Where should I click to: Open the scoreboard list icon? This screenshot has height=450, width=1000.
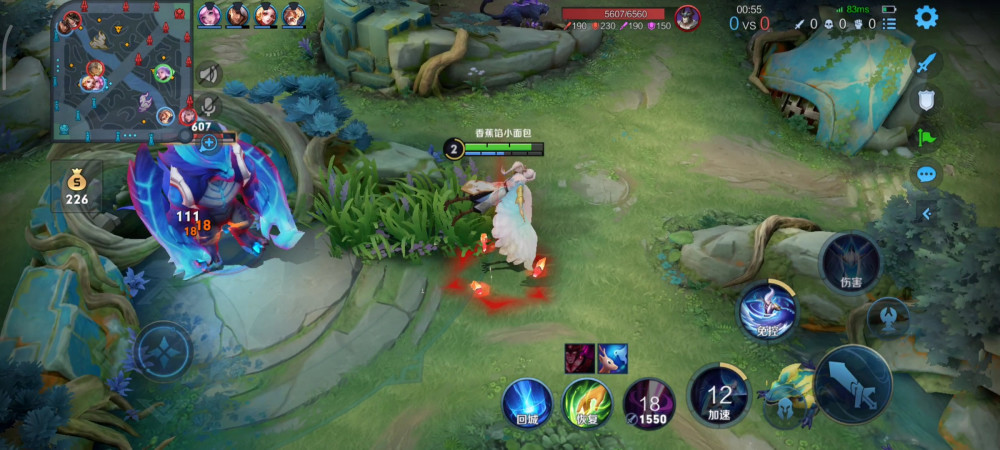pyautogui.click(x=889, y=23)
